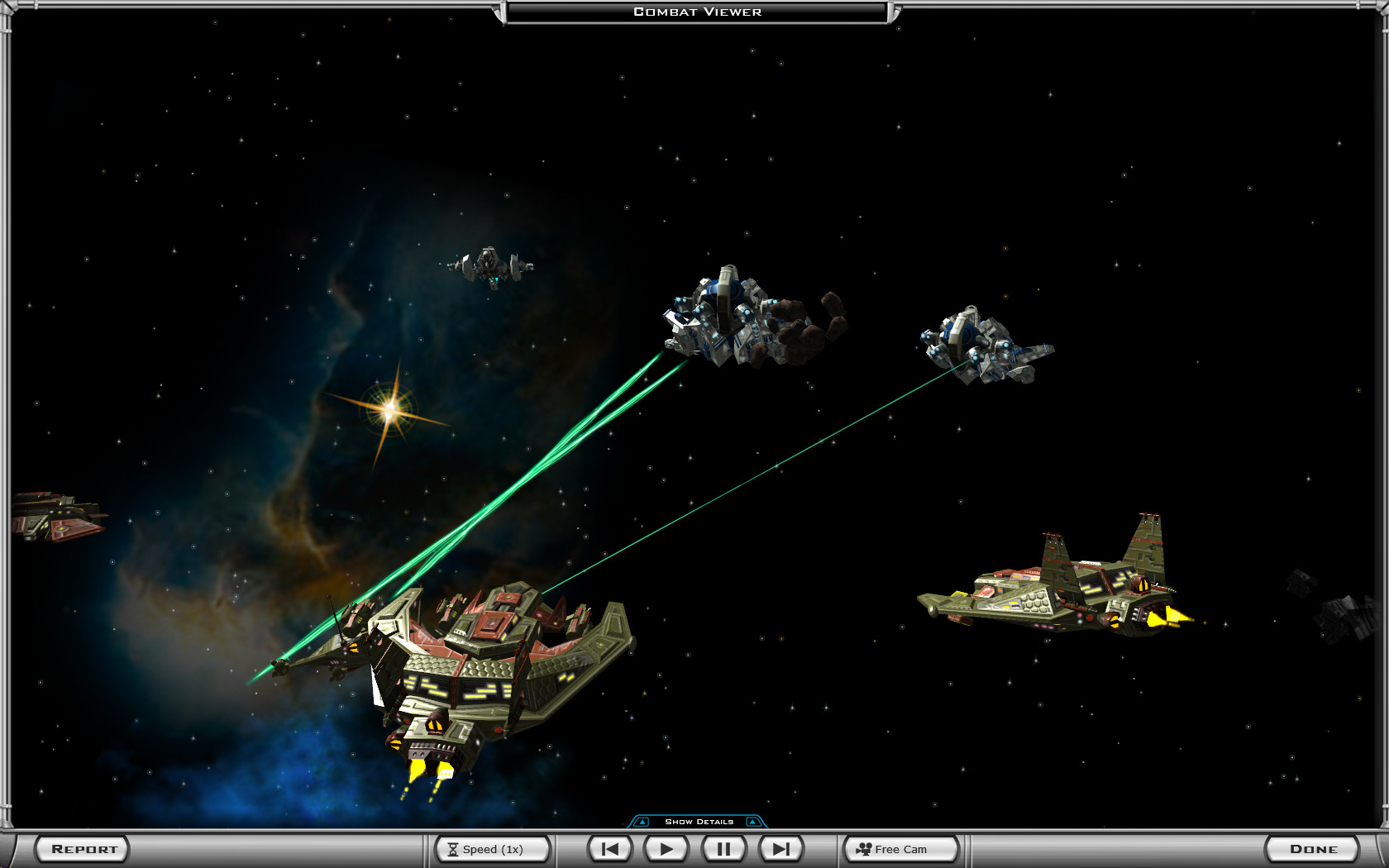
Task: Skip forward to end of combat
Action: pyautogui.click(x=780, y=849)
